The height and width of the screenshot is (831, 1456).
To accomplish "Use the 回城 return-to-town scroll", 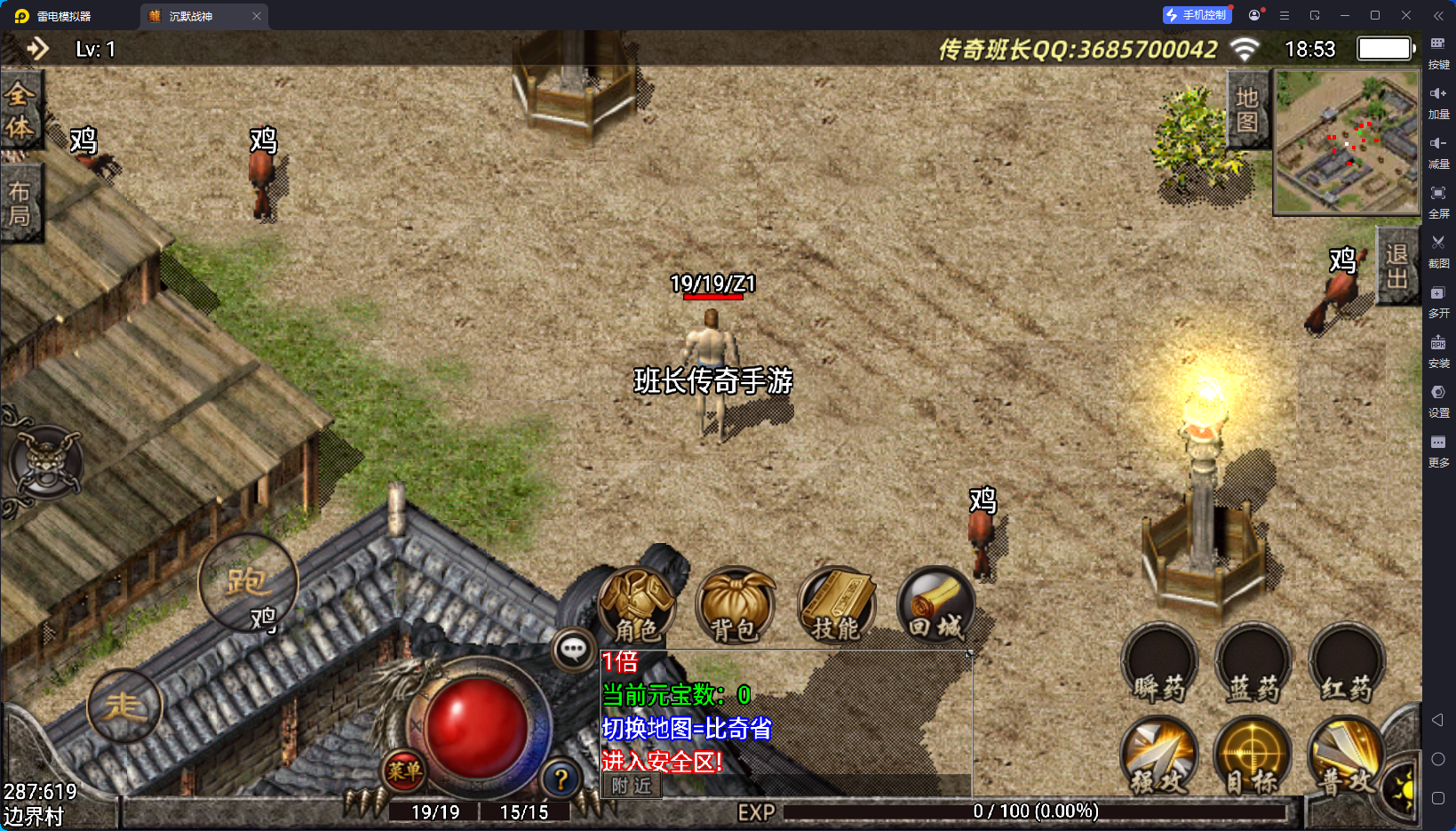I will 935,605.
